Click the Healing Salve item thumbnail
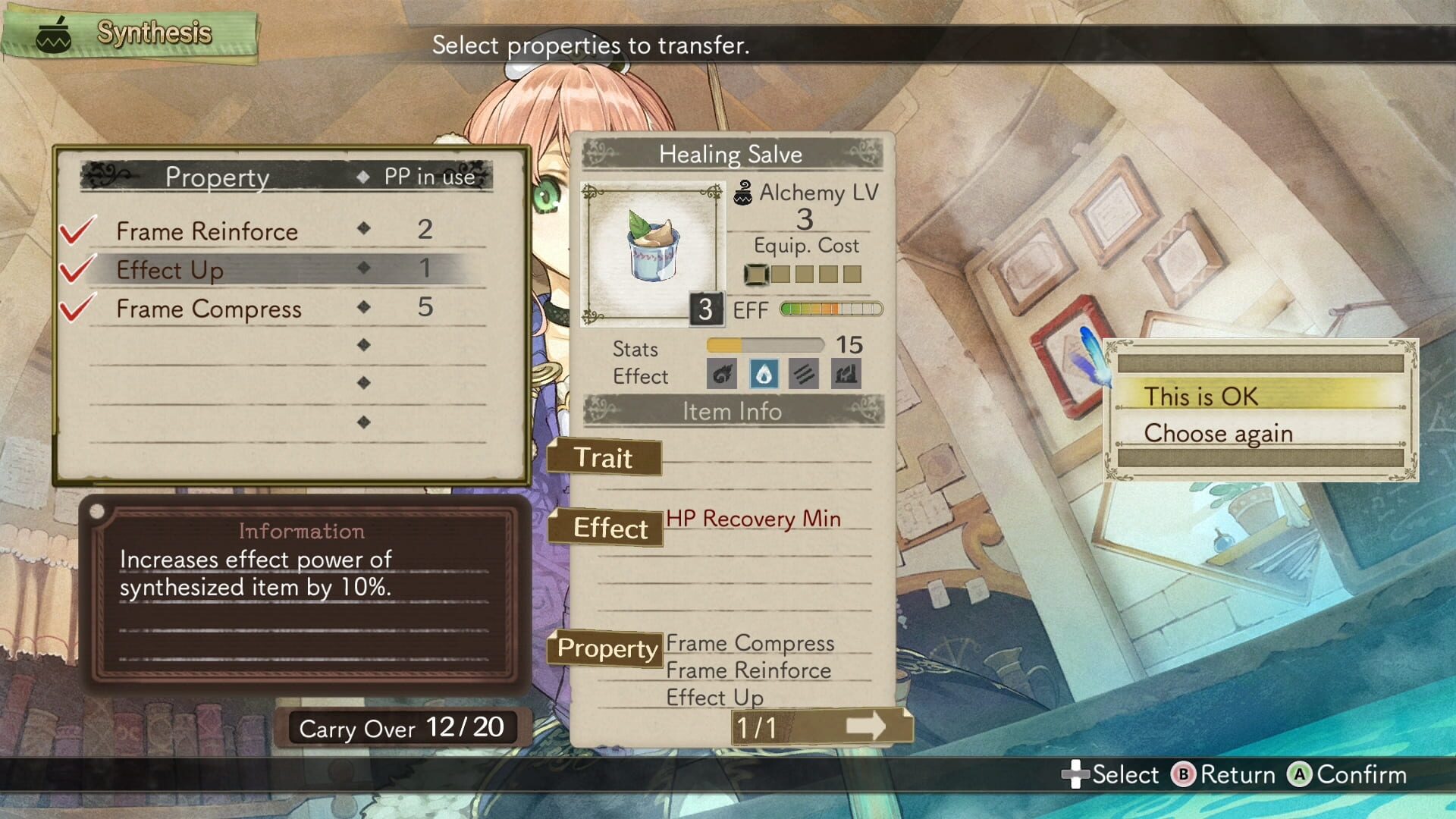The width and height of the screenshot is (1456, 819). 652,252
